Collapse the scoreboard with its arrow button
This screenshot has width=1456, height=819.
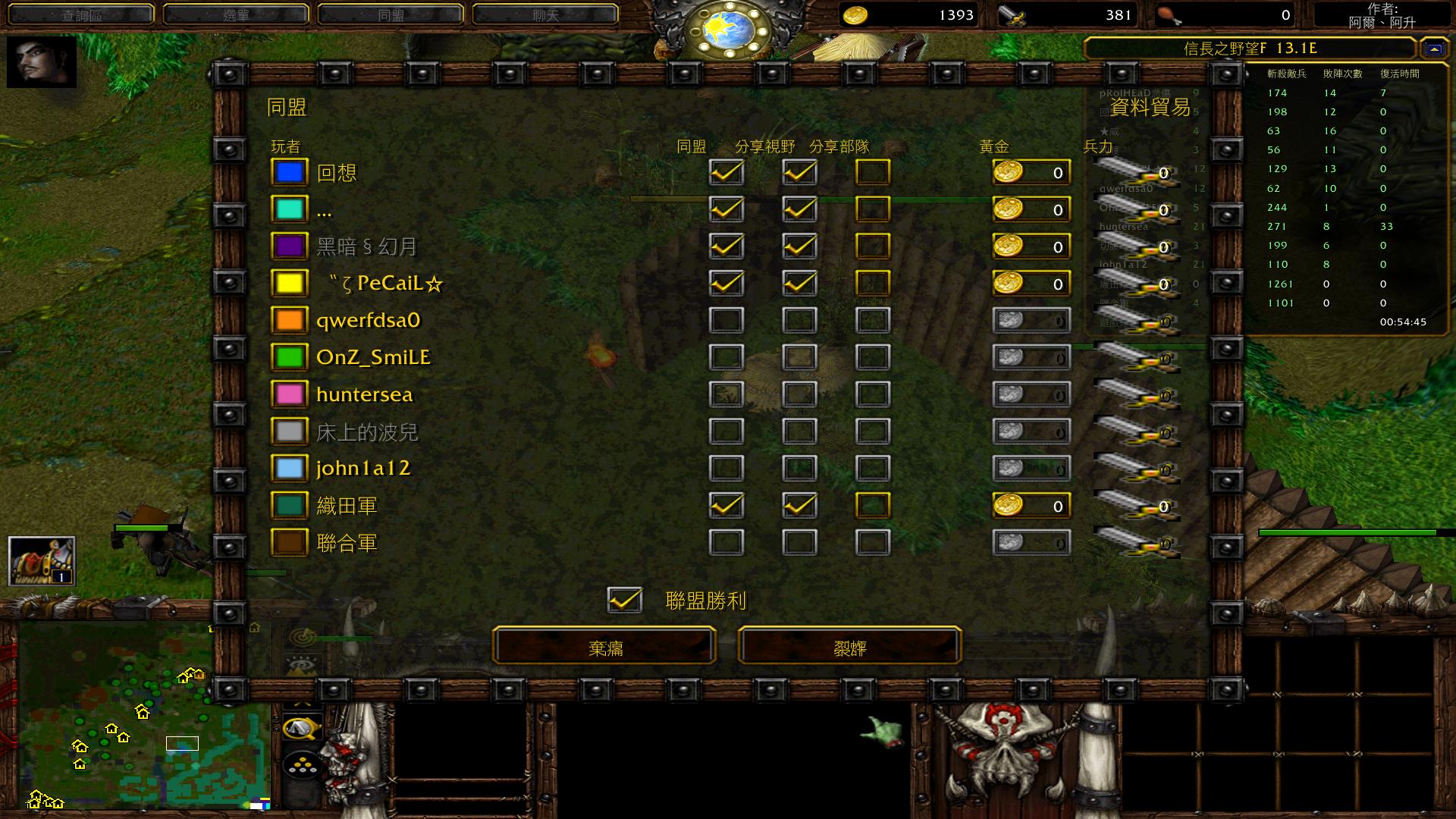pos(1433,49)
